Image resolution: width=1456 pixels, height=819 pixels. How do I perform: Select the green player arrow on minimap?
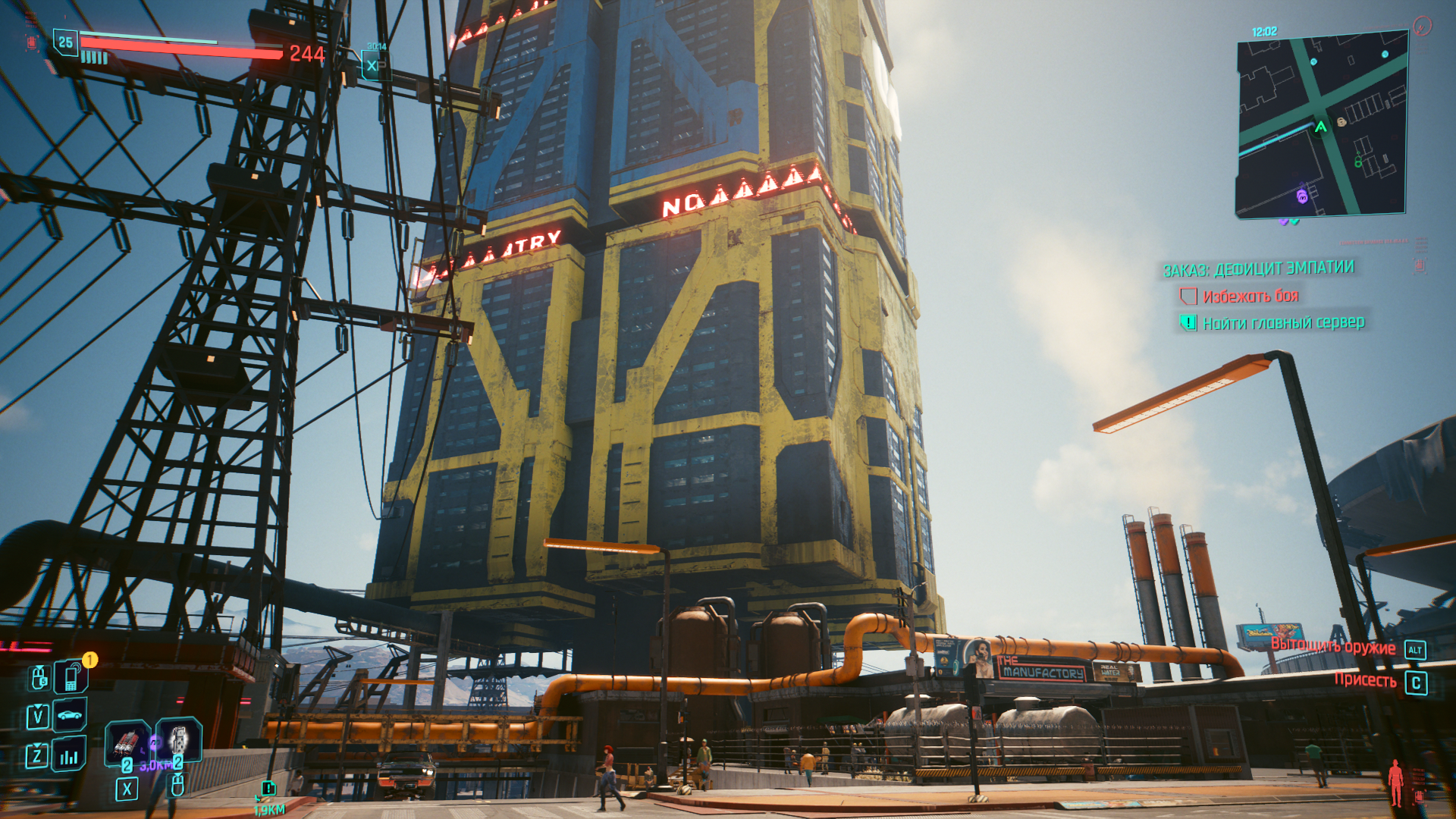[1321, 127]
